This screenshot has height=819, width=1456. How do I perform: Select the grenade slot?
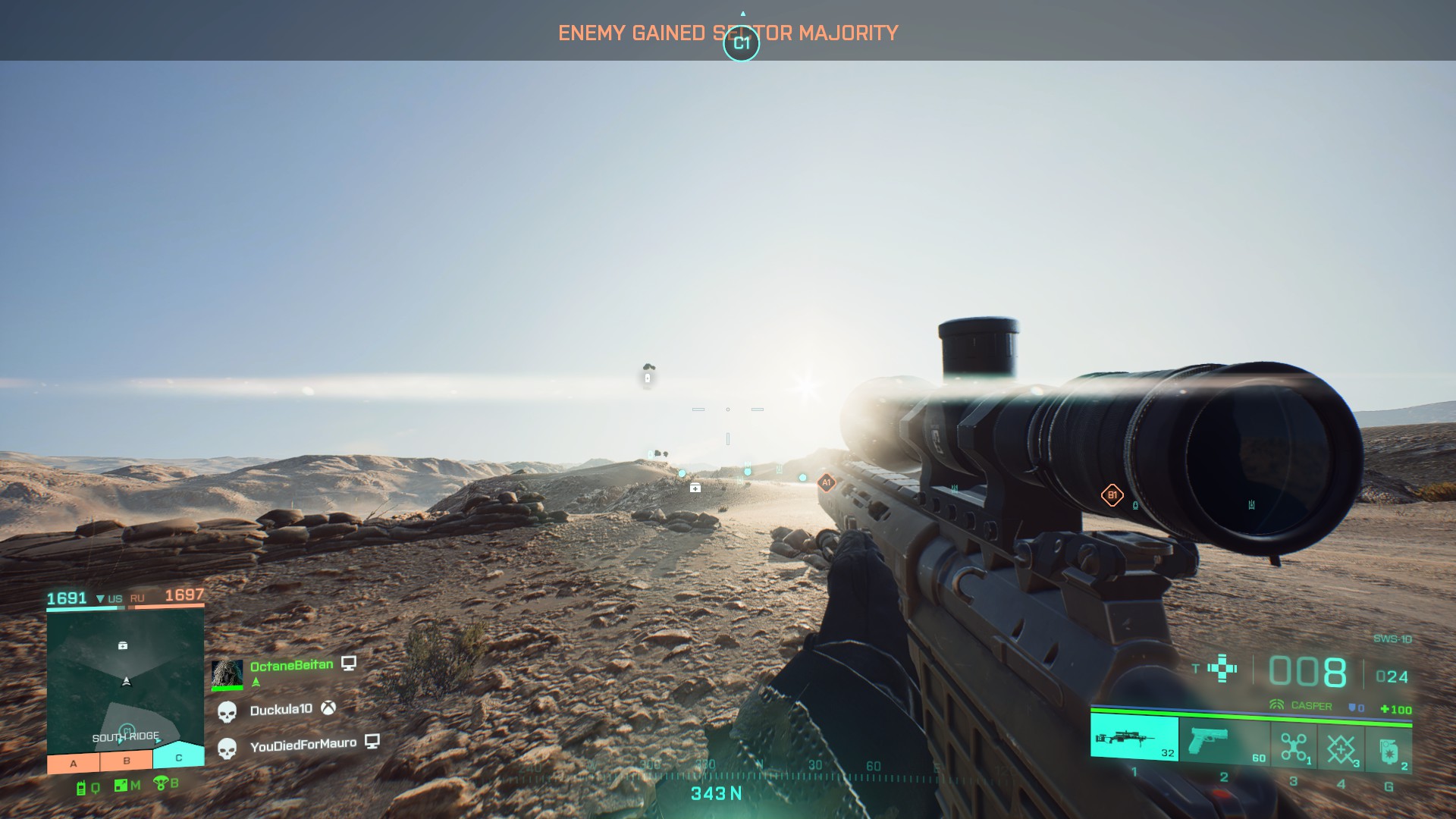pyautogui.click(x=1389, y=750)
